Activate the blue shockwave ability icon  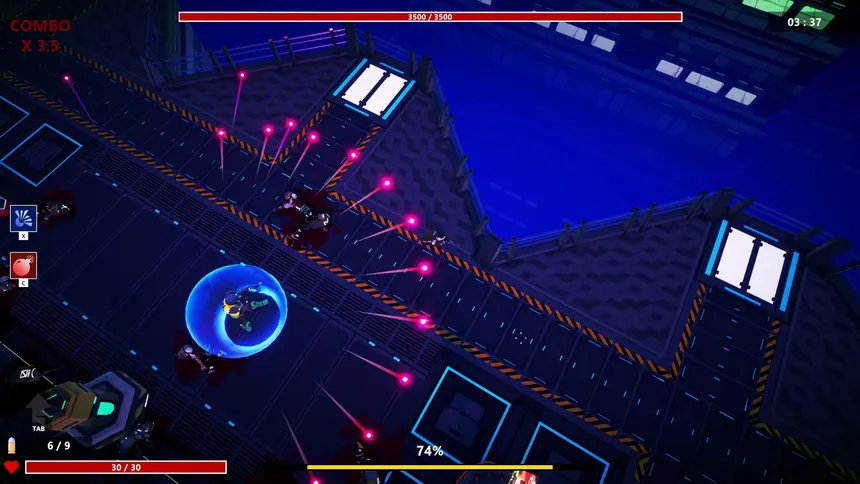coord(23,218)
